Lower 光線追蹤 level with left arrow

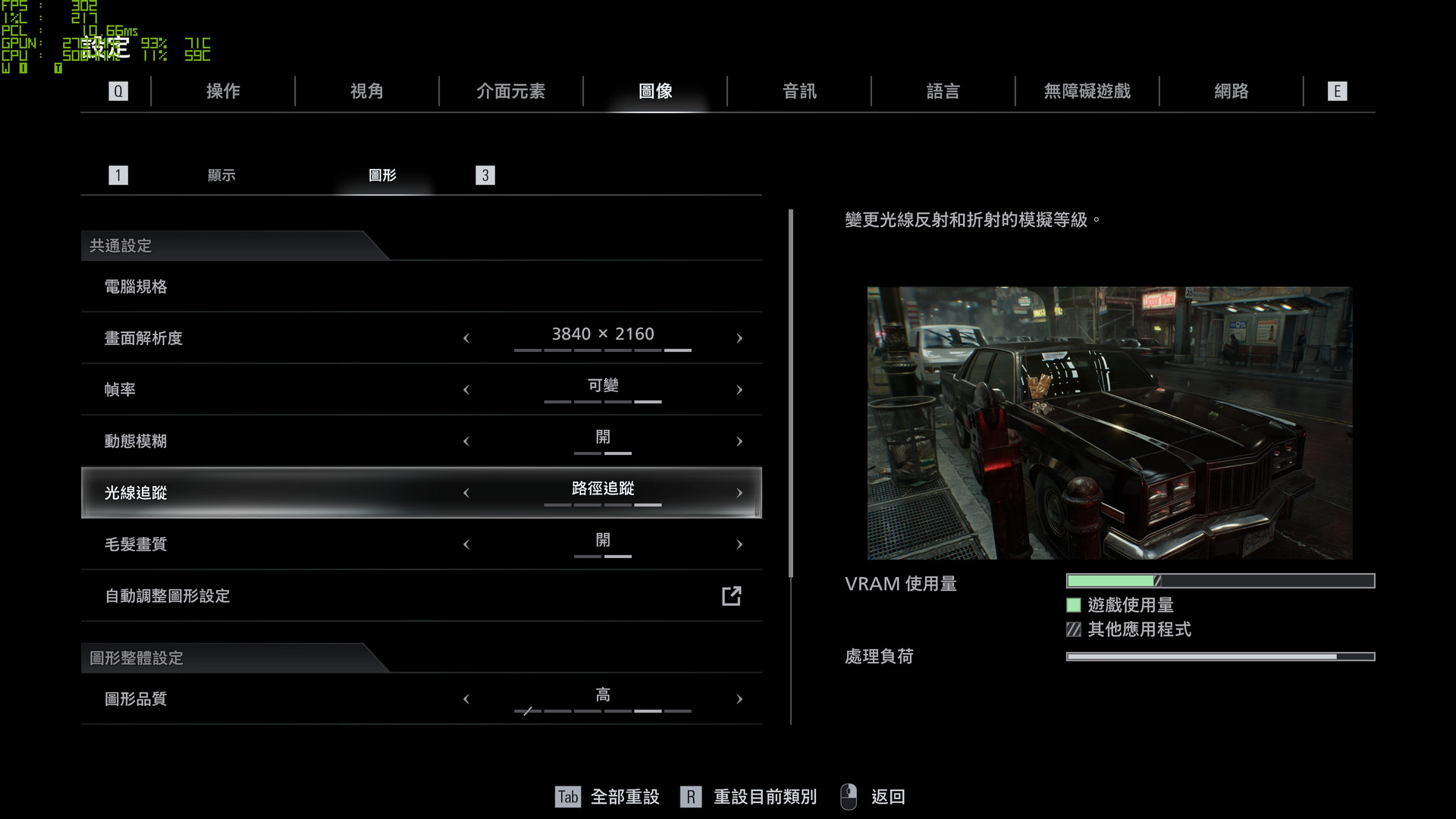(x=466, y=493)
